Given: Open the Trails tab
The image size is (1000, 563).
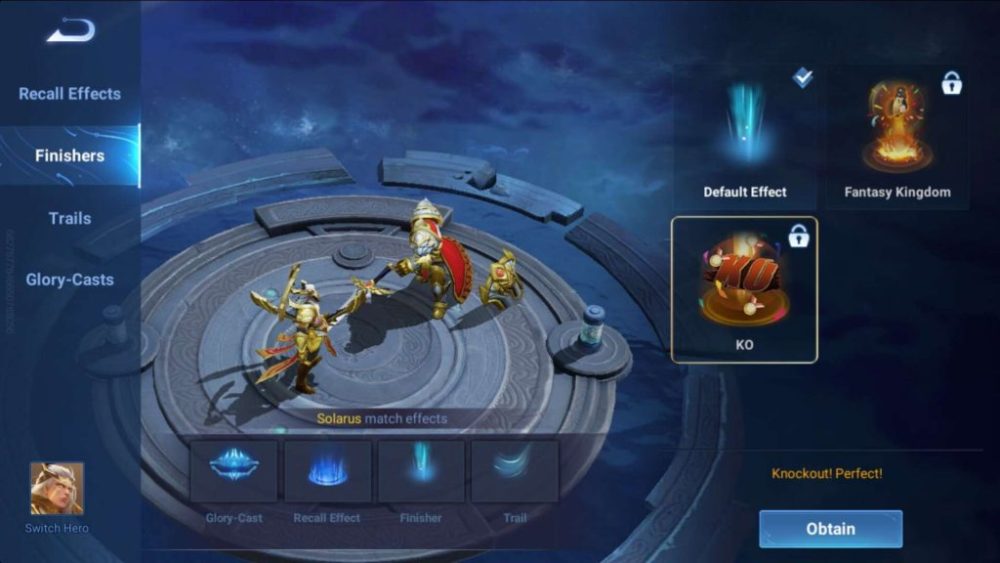Looking at the screenshot, I should (x=70, y=218).
